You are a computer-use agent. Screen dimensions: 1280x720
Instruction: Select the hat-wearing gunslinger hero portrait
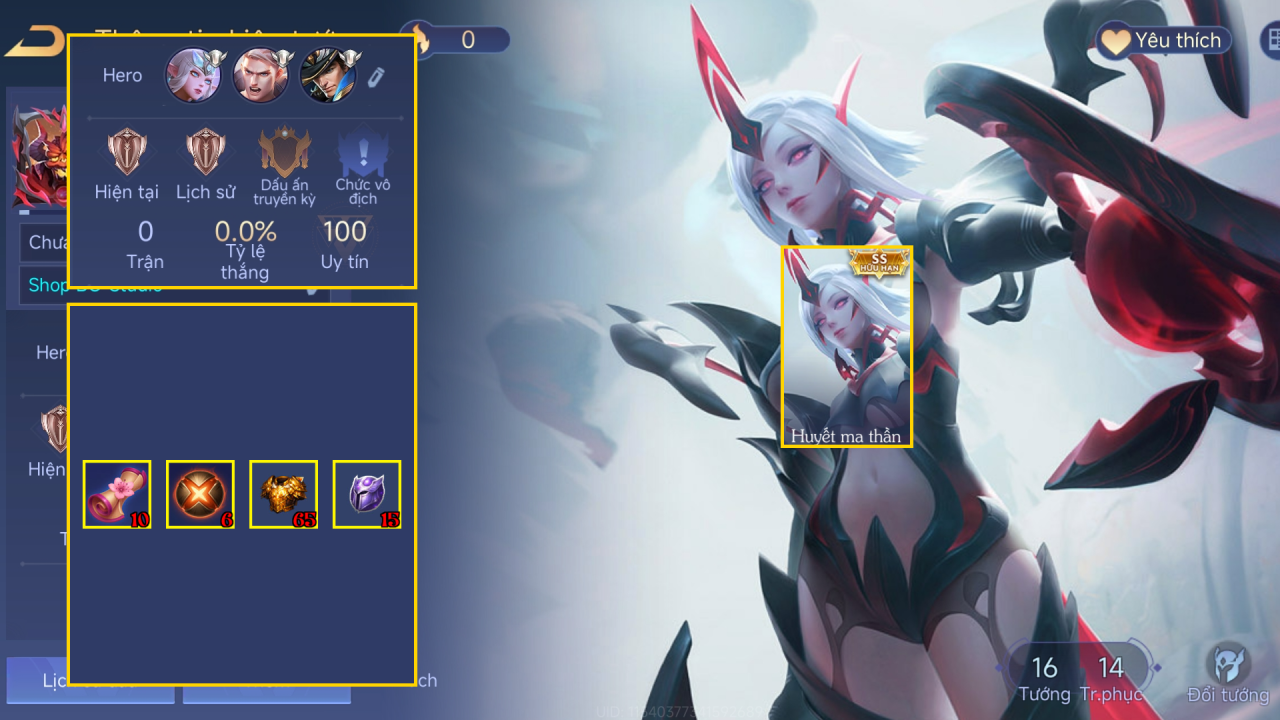pos(328,76)
